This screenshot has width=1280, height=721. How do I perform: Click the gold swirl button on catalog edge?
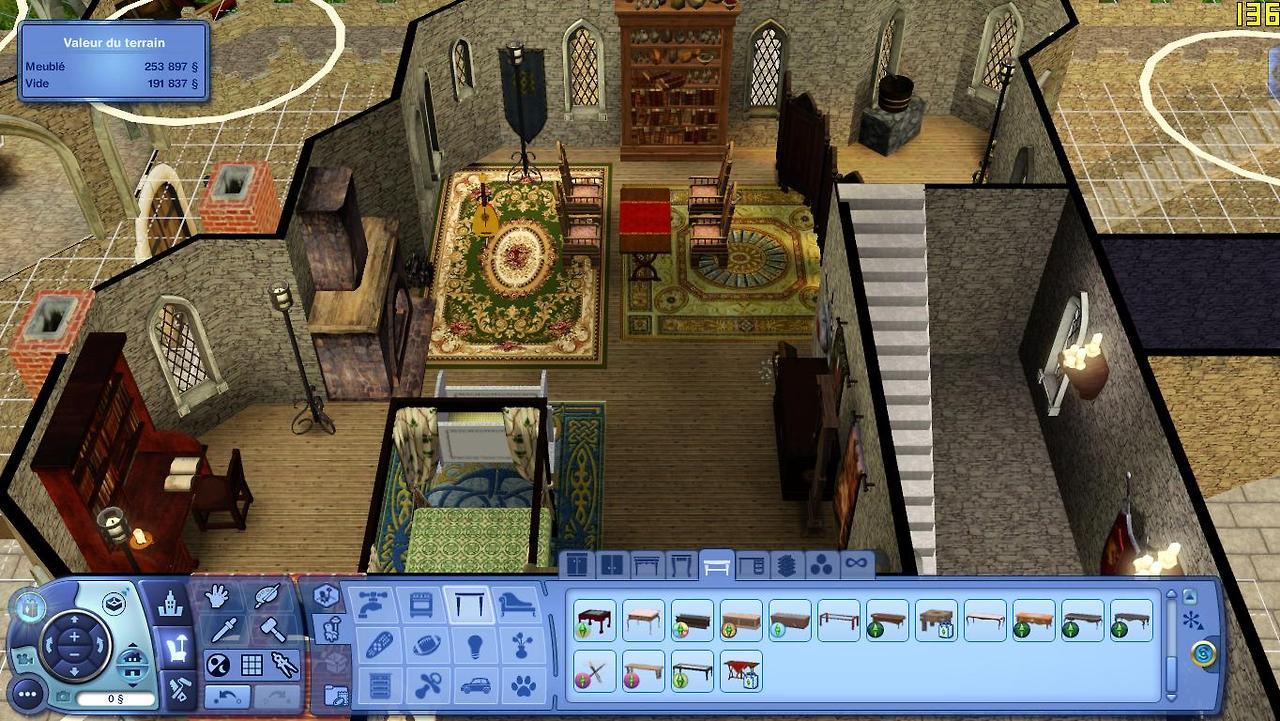1205,655
